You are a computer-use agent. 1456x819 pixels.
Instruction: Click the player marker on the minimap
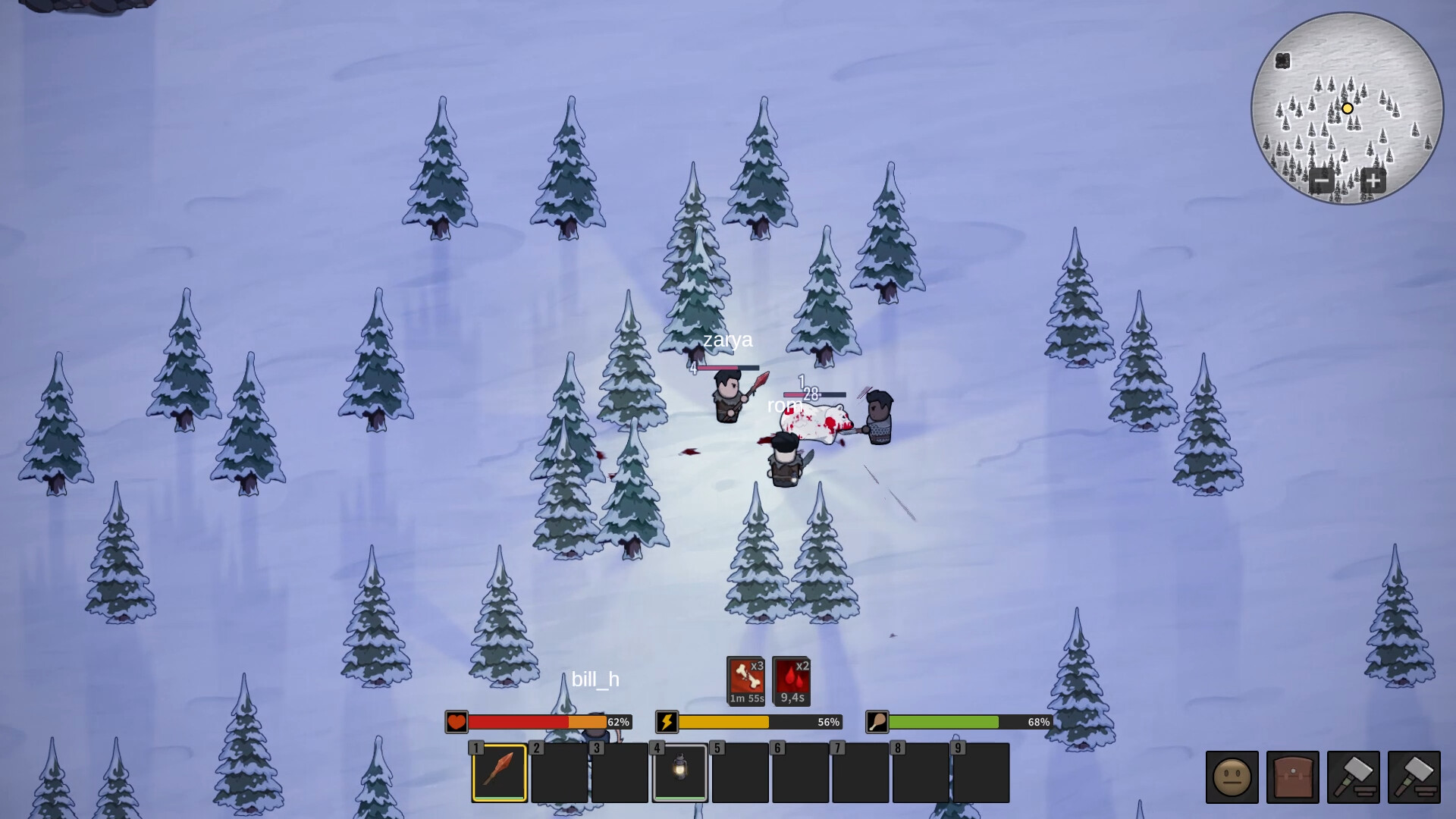tap(1348, 108)
